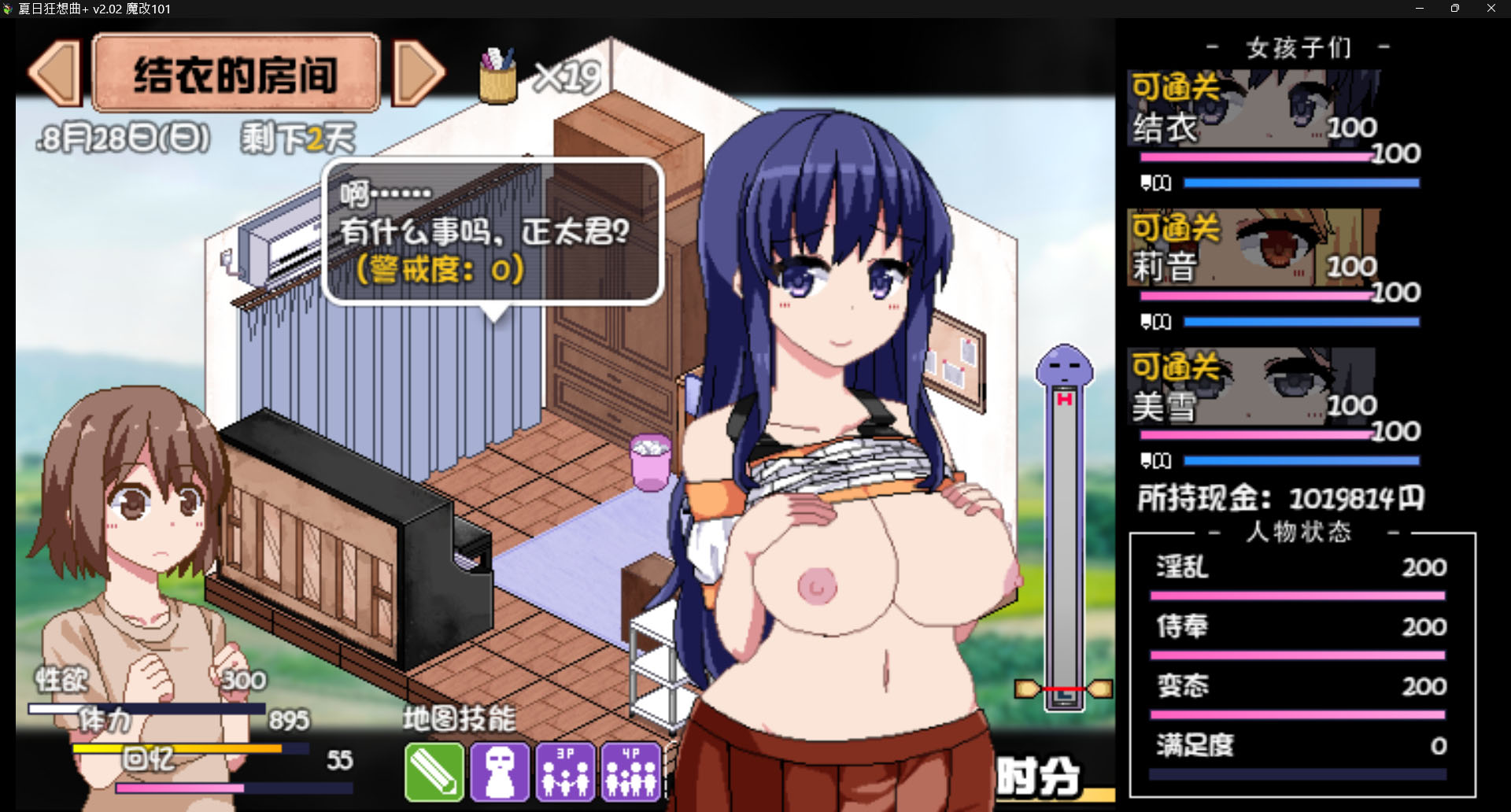
Task: Use the 3P map skill
Action: tap(565, 772)
